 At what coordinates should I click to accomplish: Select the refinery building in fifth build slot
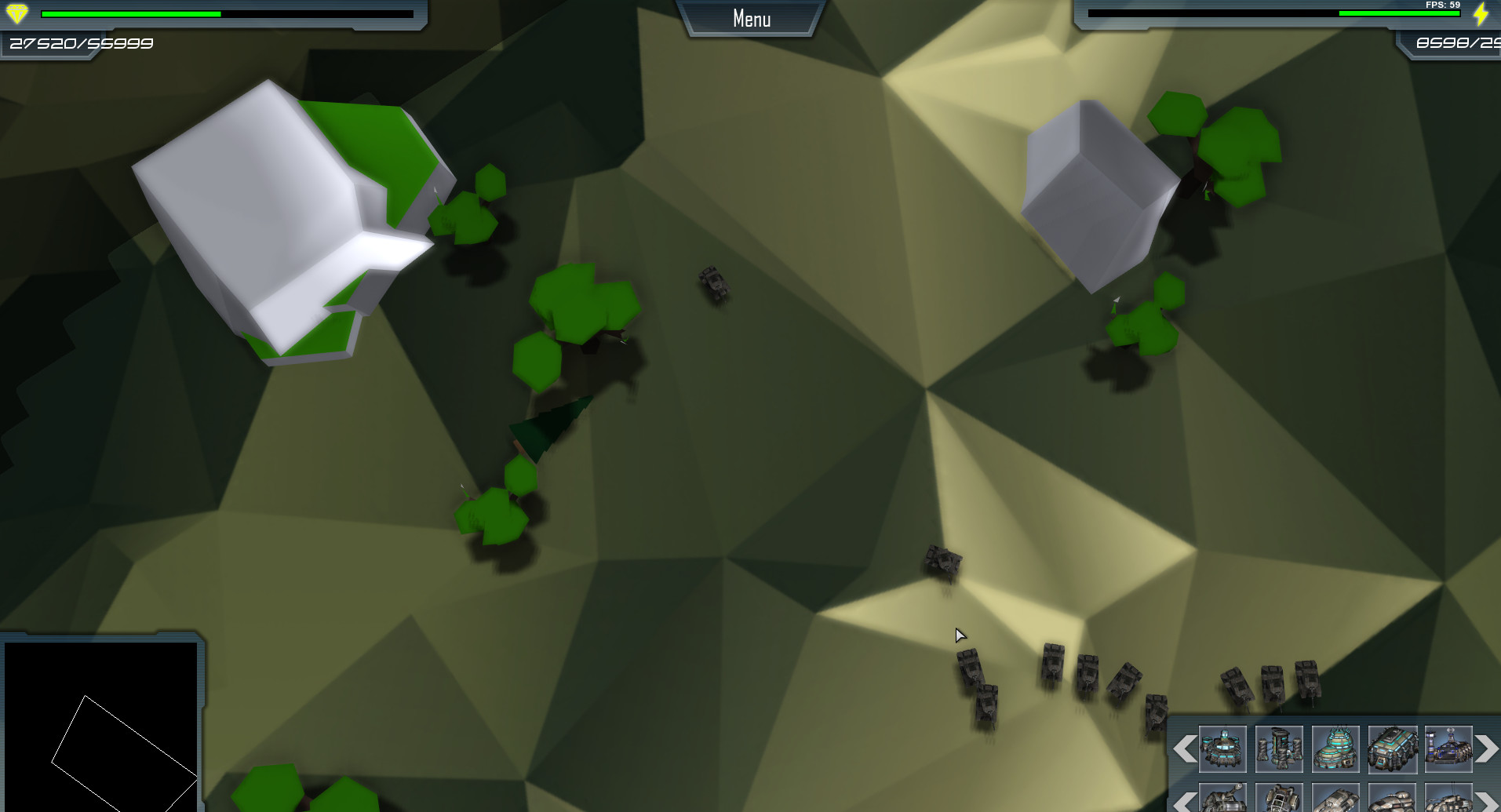click(x=1448, y=751)
